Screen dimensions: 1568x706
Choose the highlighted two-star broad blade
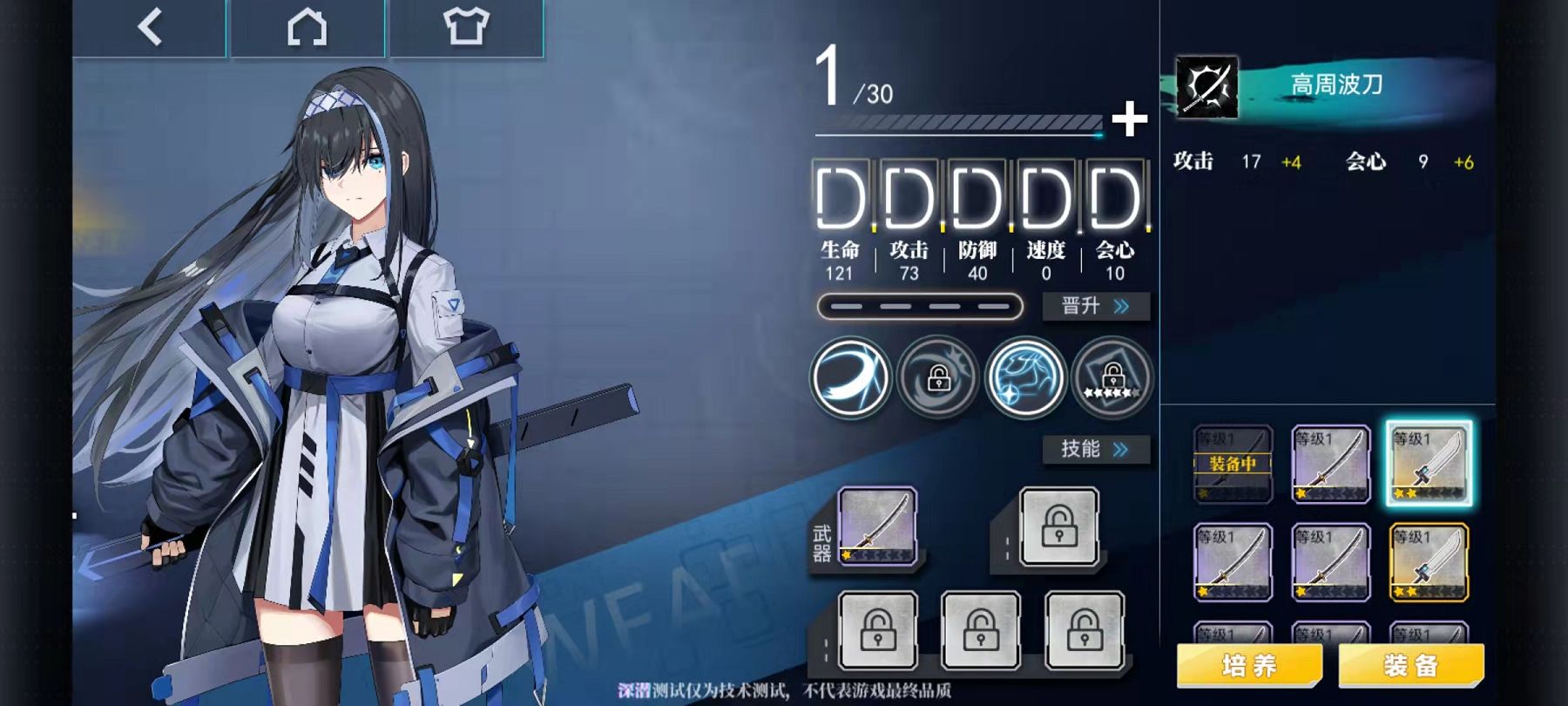coord(1429,464)
